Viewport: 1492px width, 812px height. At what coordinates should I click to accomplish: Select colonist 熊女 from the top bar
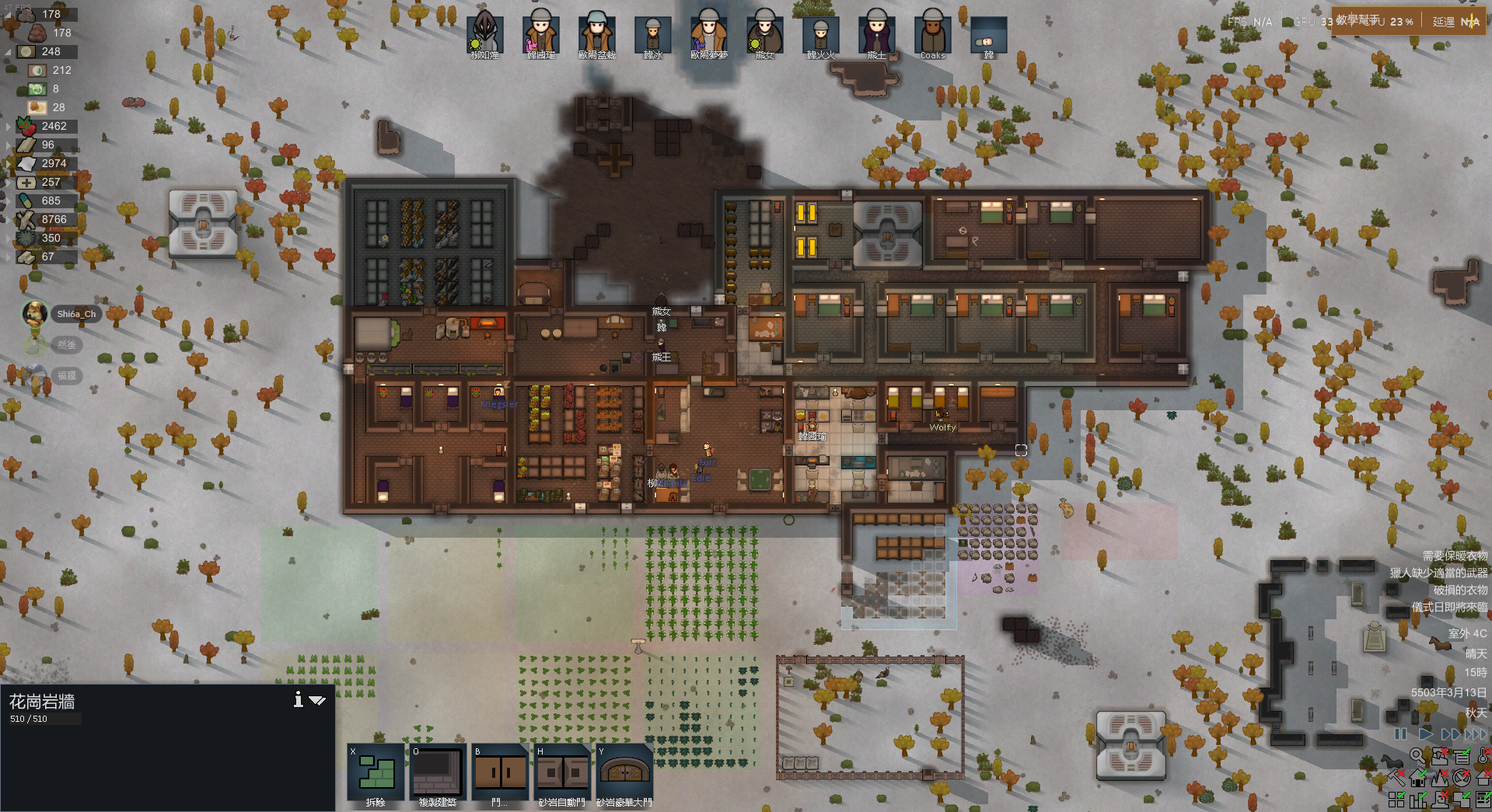pos(764,36)
